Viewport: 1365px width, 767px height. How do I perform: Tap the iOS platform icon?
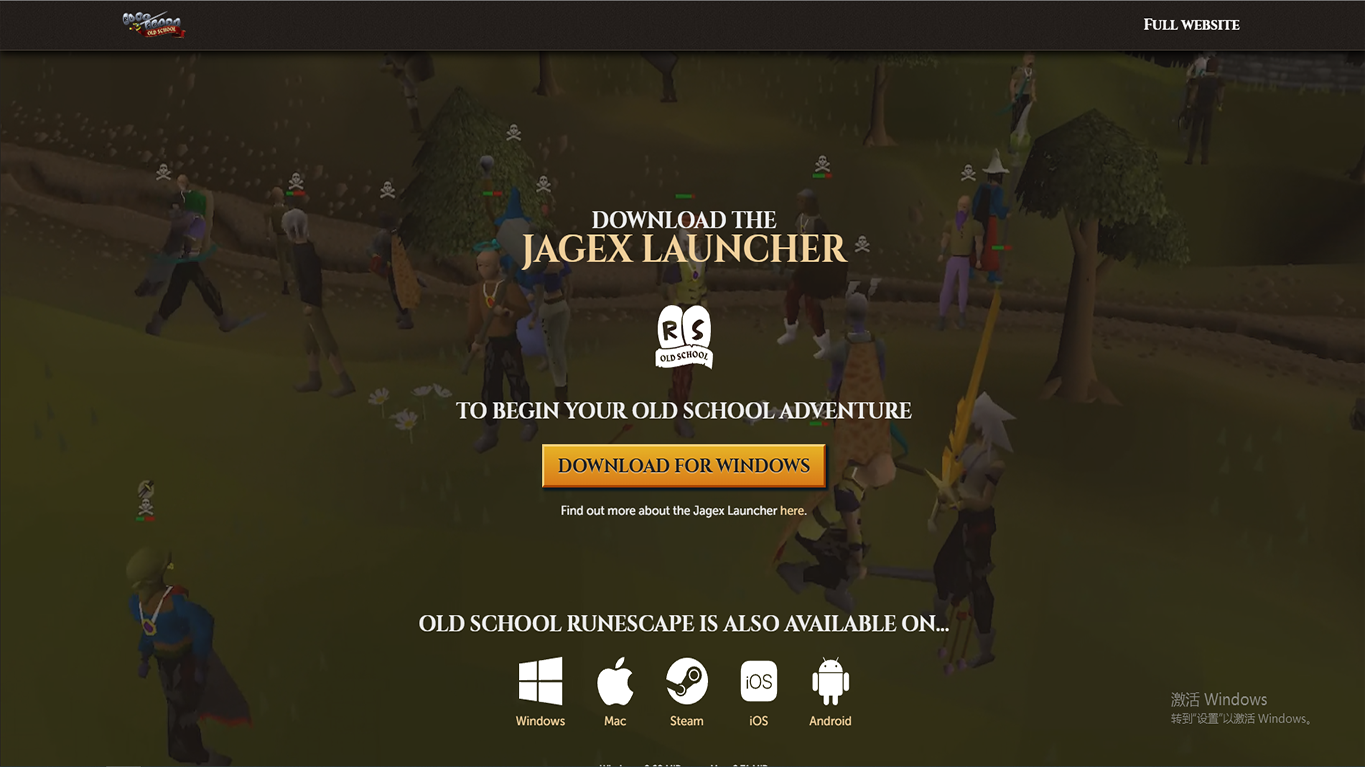758,682
